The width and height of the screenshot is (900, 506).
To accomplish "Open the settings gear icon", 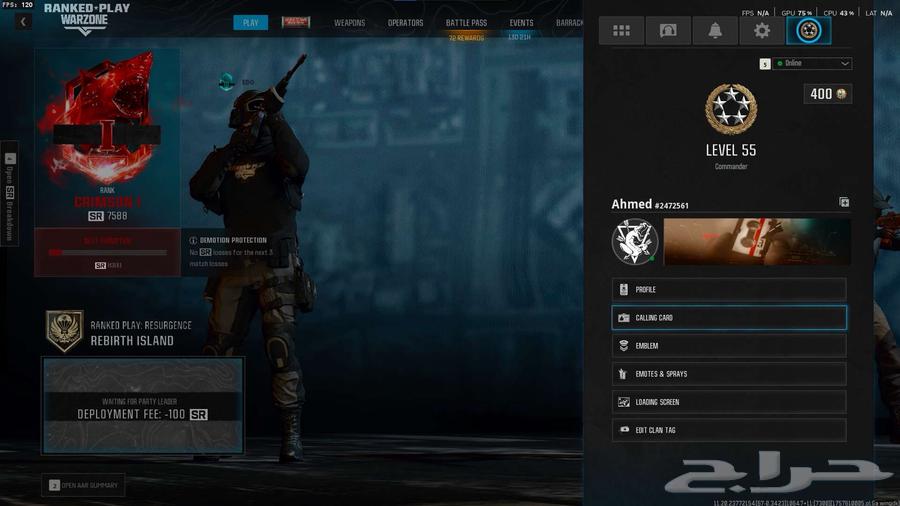I will (762, 31).
